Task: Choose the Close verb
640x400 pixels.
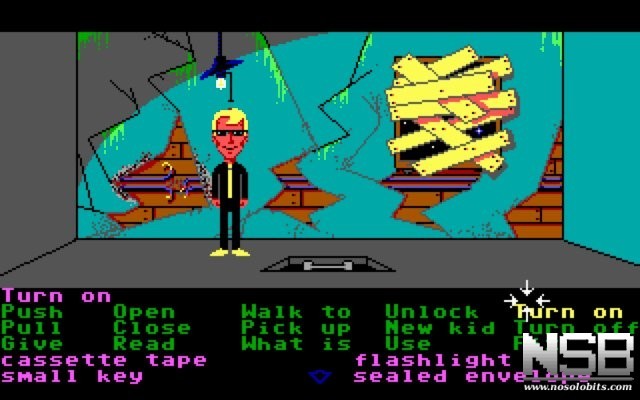Action: (151, 328)
